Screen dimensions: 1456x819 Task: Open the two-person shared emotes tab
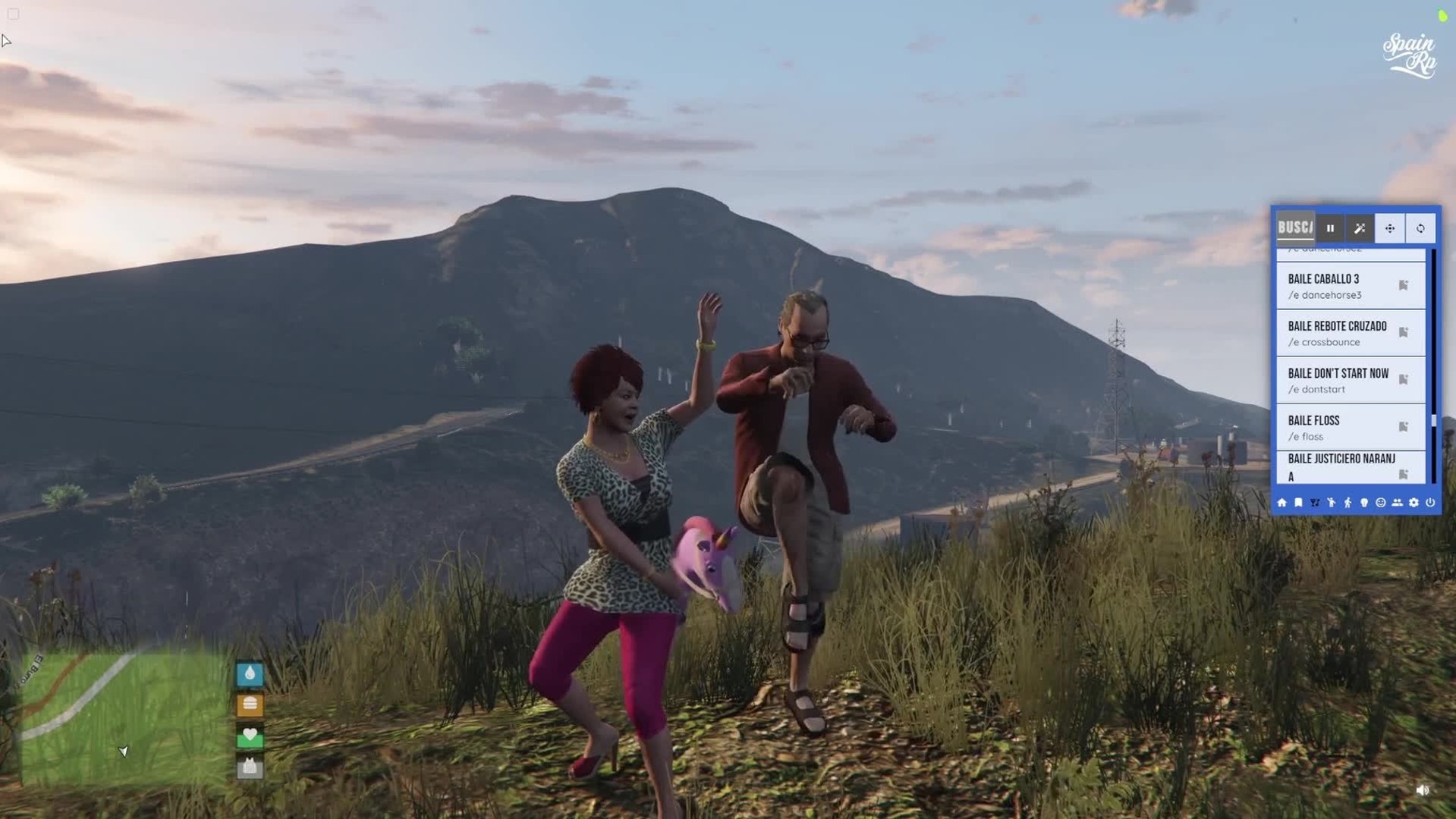[1397, 503]
